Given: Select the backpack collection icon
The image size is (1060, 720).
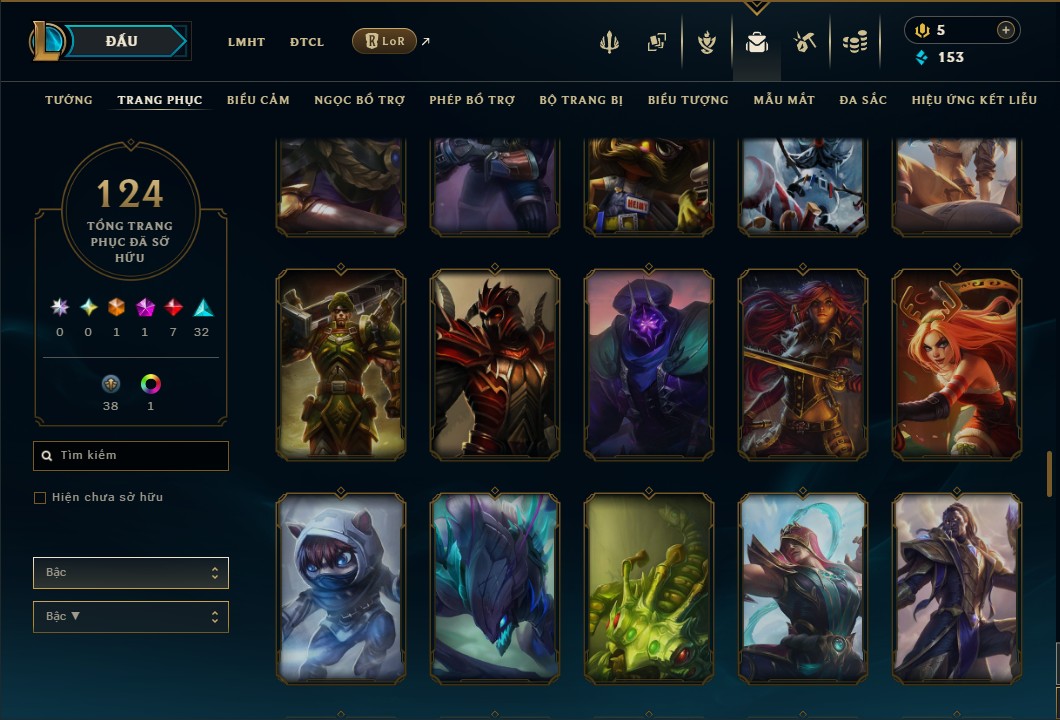Looking at the screenshot, I should (x=756, y=42).
